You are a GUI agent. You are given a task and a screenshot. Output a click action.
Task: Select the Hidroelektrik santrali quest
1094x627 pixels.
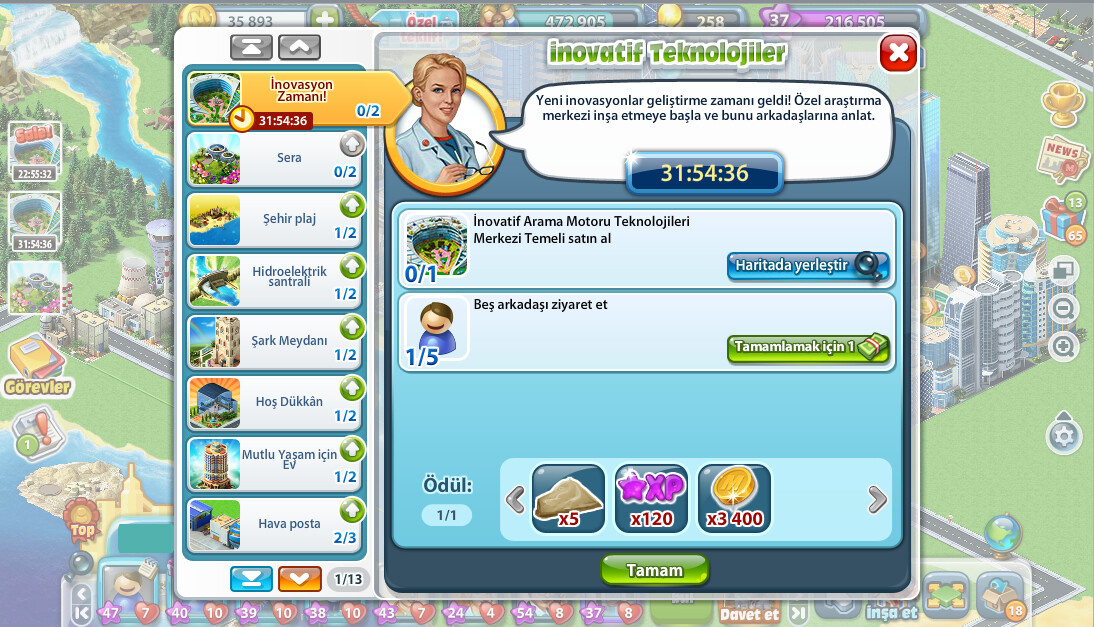pos(275,281)
